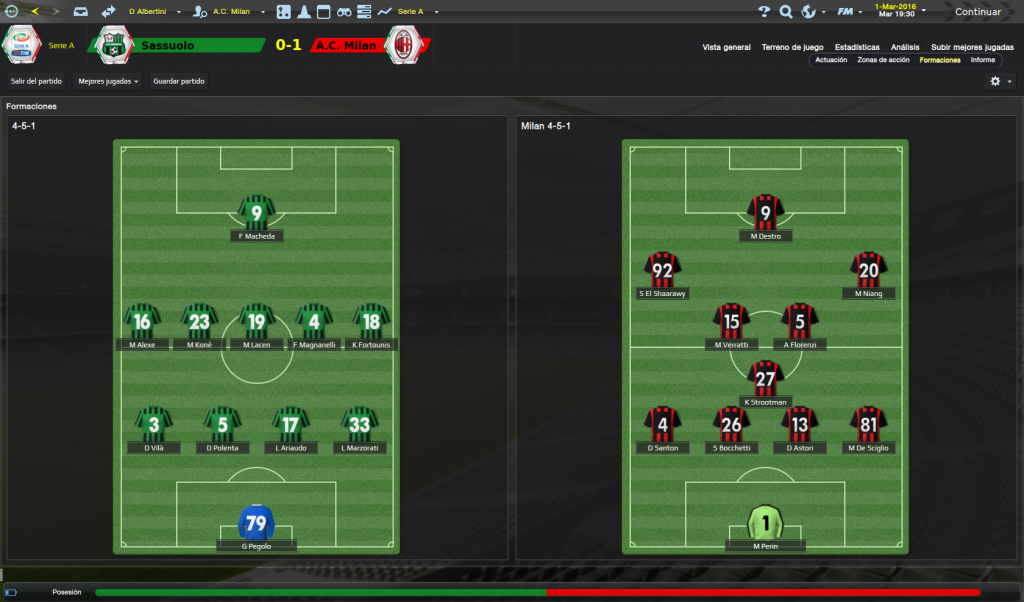Navigate back with the yellow arrow
The width and height of the screenshot is (1024, 602).
(x=35, y=12)
